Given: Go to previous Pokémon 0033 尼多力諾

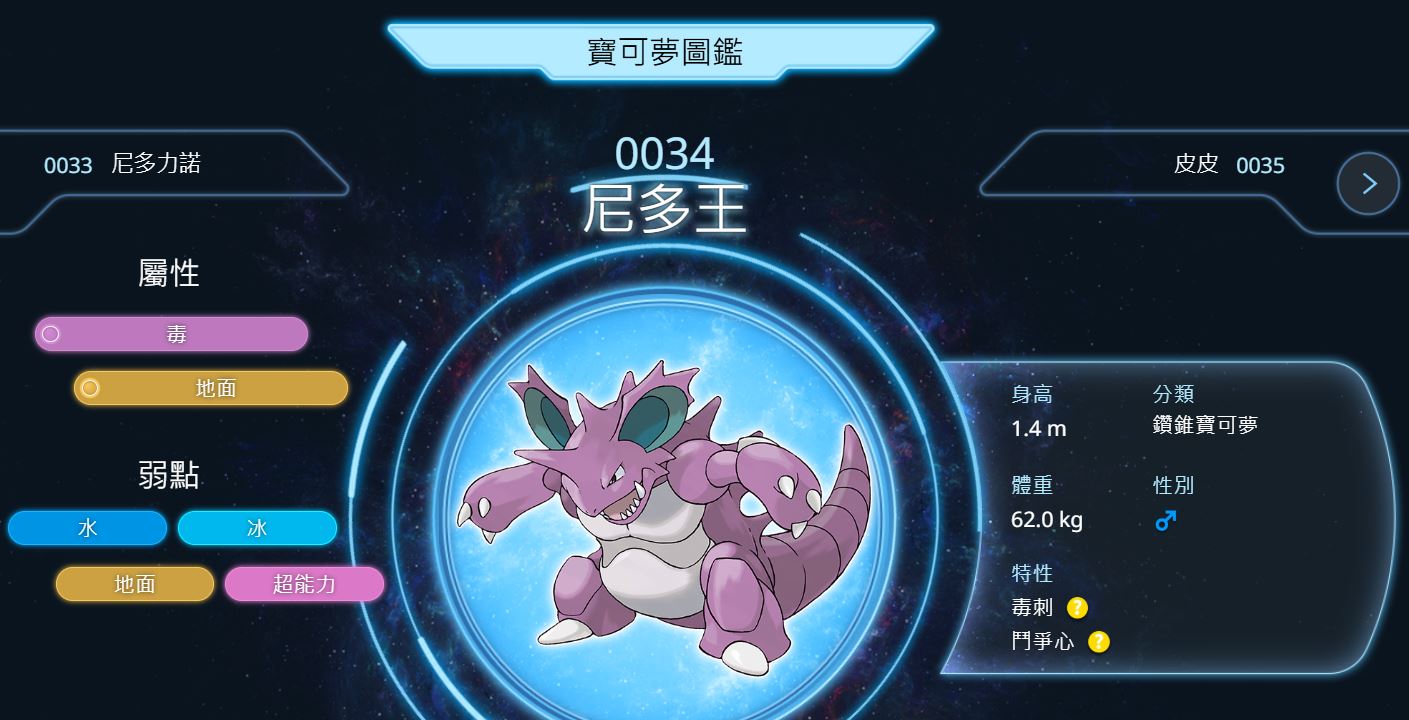Looking at the screenshot, I should tap(122, 164).
